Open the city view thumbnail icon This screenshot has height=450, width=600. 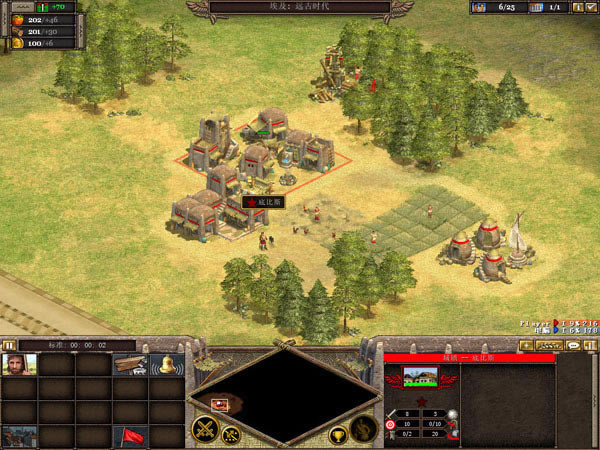[x=19, y=436]
